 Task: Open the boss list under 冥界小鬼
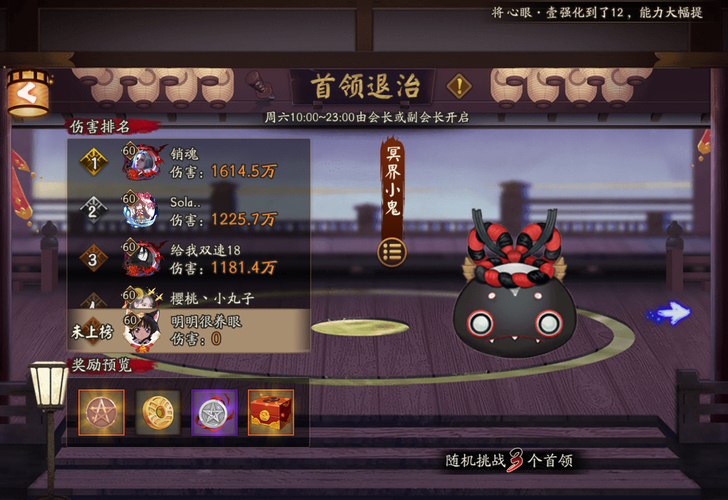point(392,250)
